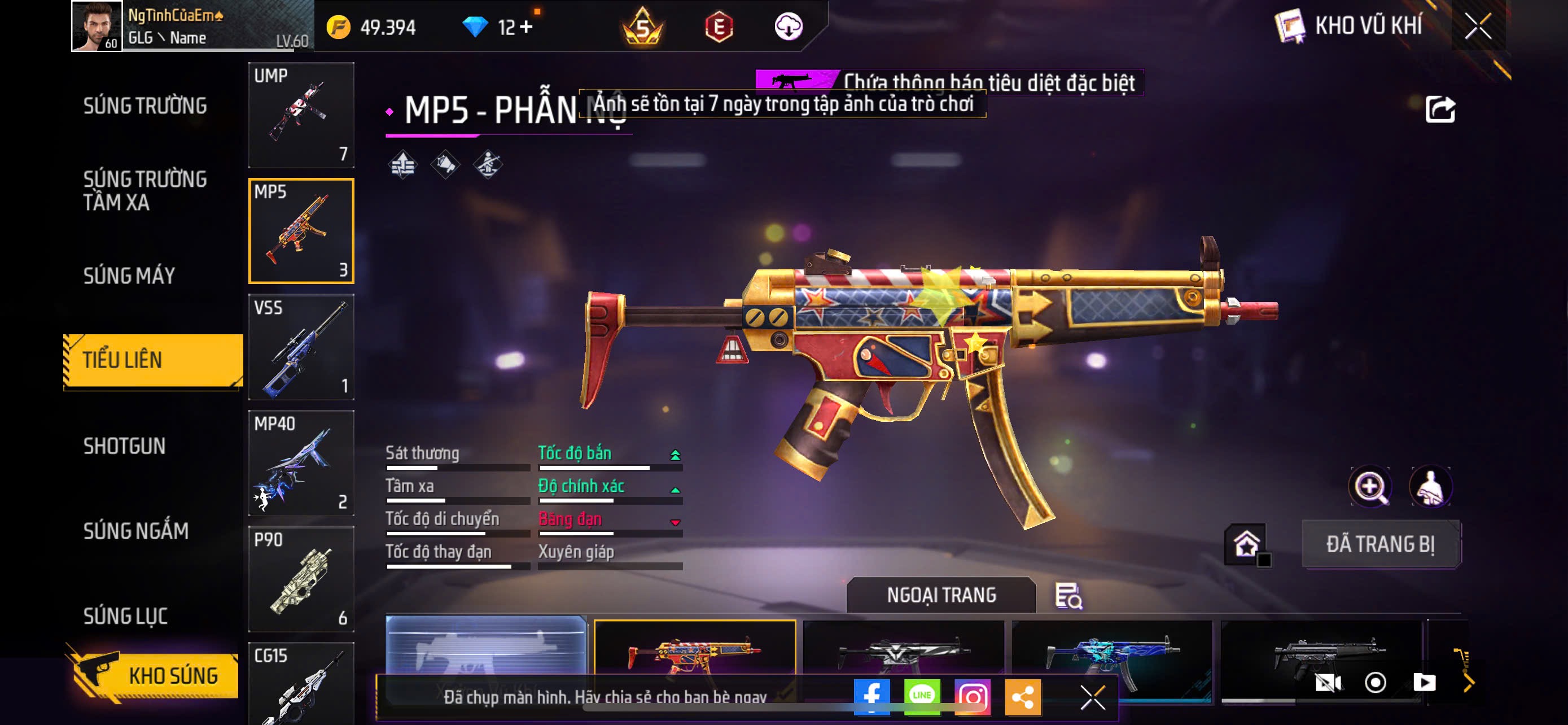Add diamonds with the plus button
Screen dimensions: 1568x725
pyautogui.click(x=527, y=27)
